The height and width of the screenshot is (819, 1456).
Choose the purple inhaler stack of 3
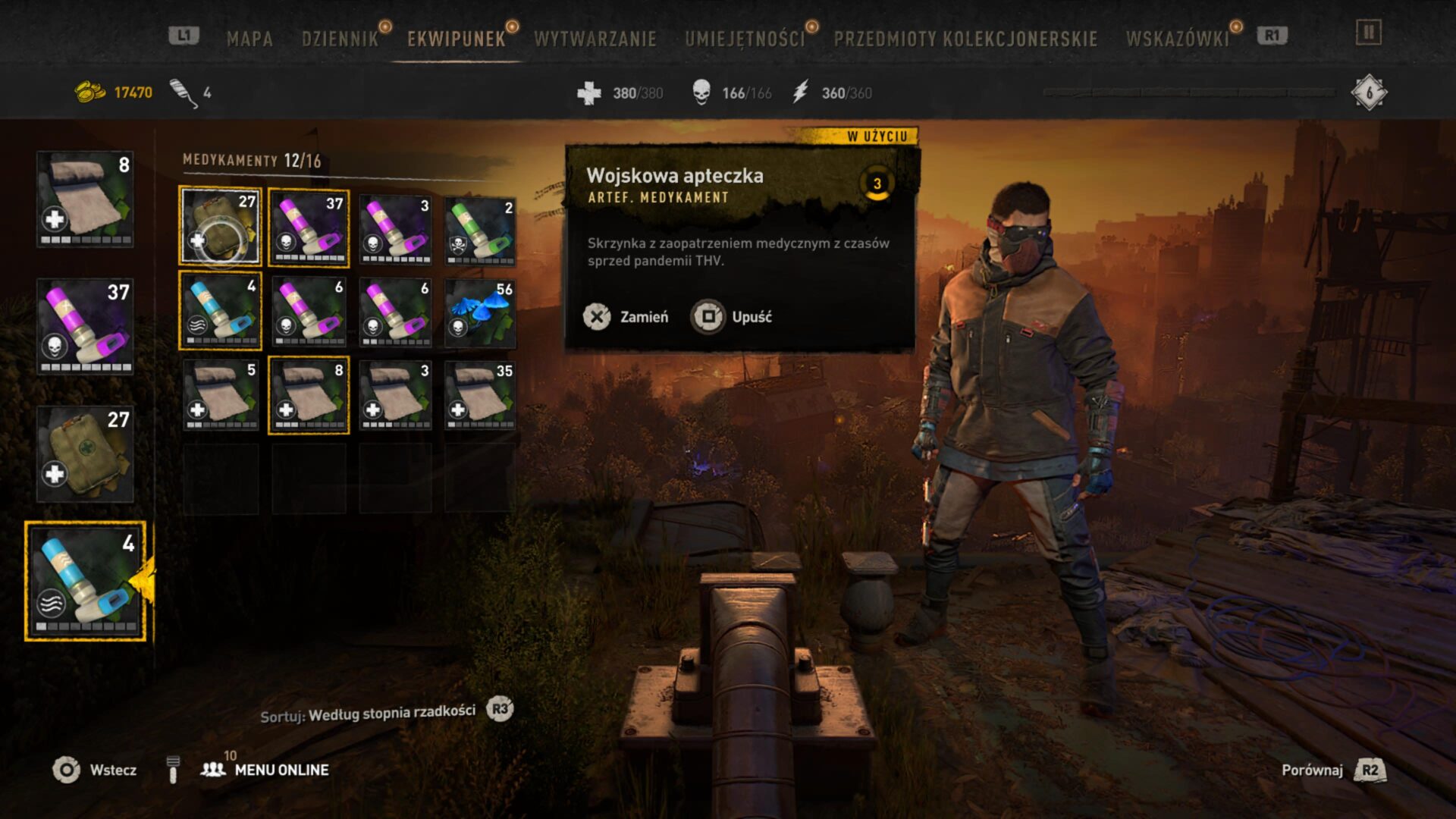coord(395,230)
